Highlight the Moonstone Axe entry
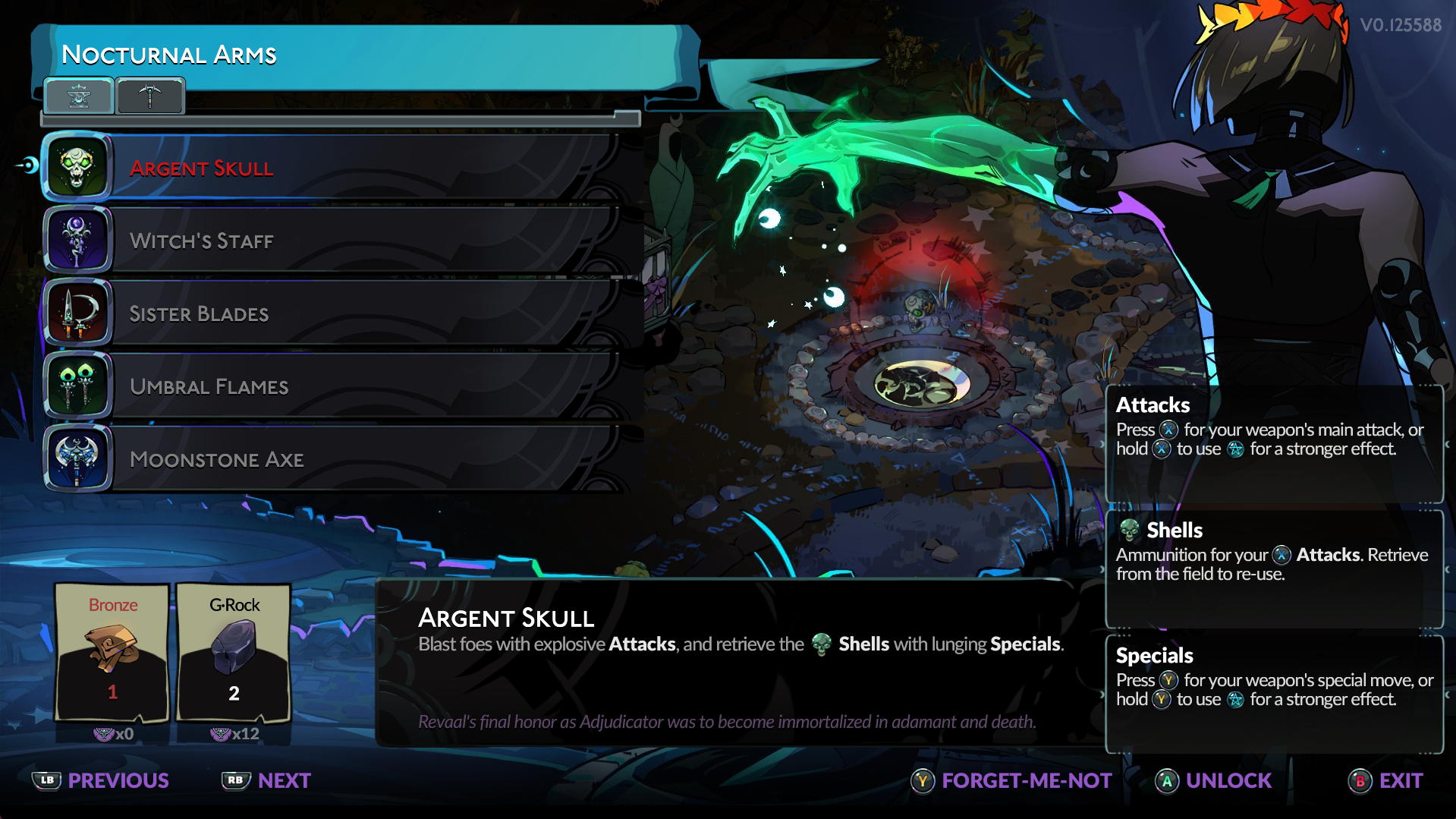 334,459
